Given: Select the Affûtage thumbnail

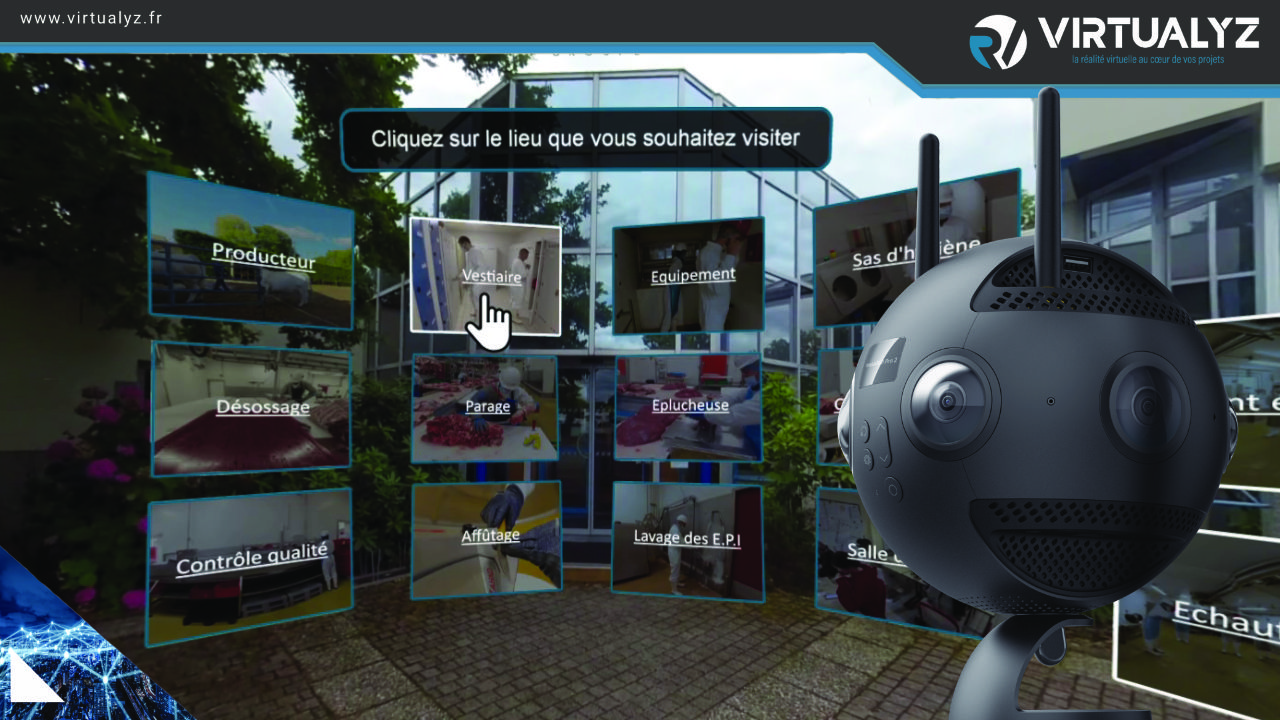Looking at the screenshot, I should click(487, 537).
